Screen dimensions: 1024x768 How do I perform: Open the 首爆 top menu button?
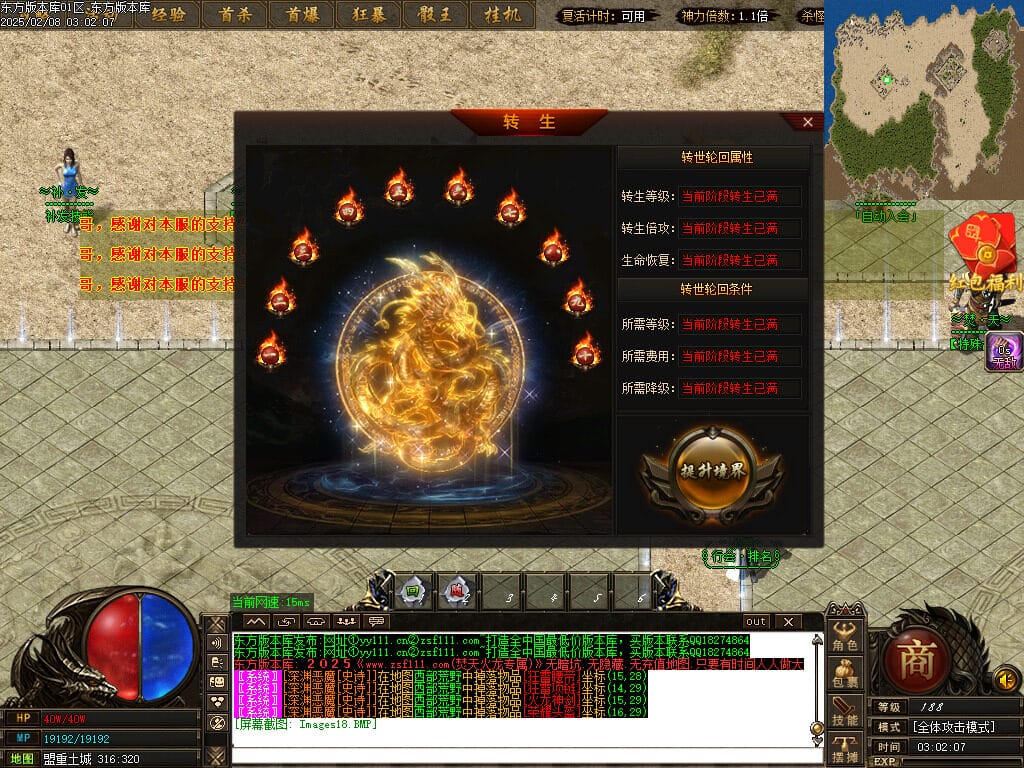[x=301, y=14]
